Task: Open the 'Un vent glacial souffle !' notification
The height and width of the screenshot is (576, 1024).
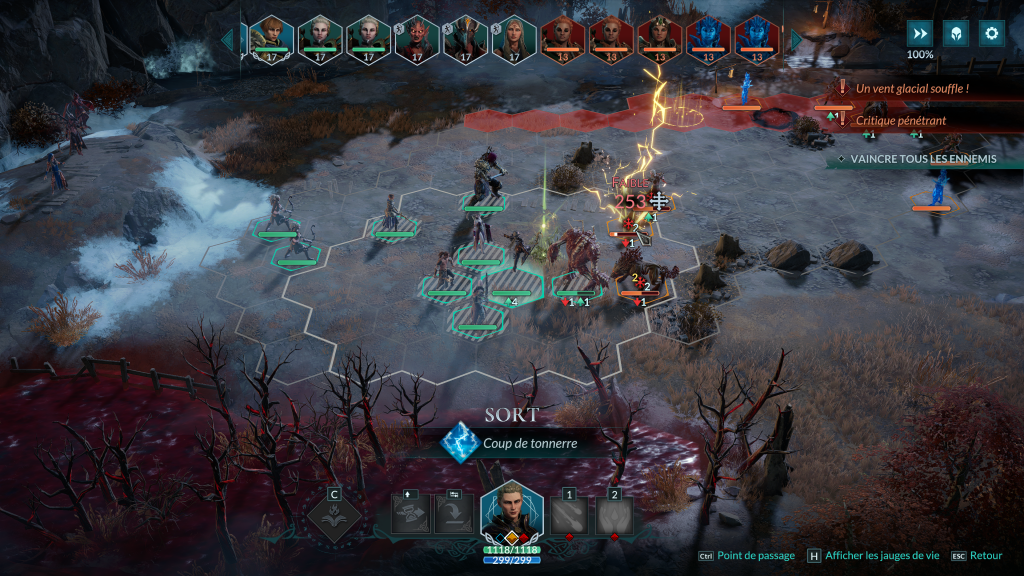Action: (910, 89)
